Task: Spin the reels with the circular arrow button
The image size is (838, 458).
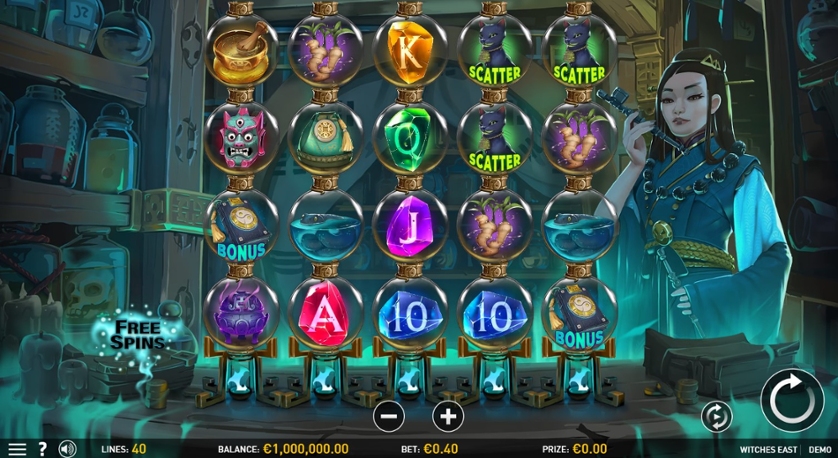Action: [791, 400]
